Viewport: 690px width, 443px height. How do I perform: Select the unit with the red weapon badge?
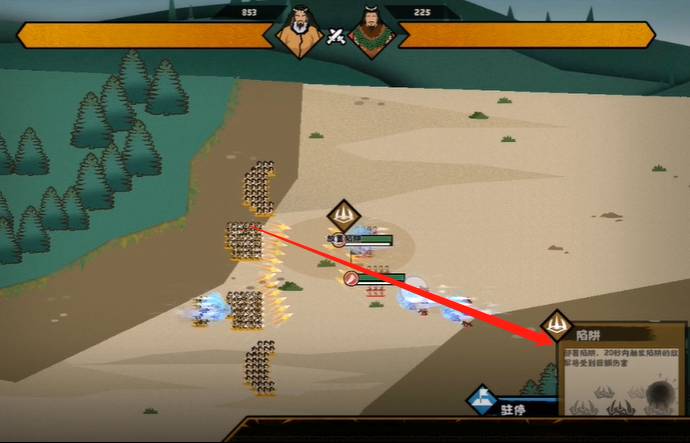coord(353,279)
